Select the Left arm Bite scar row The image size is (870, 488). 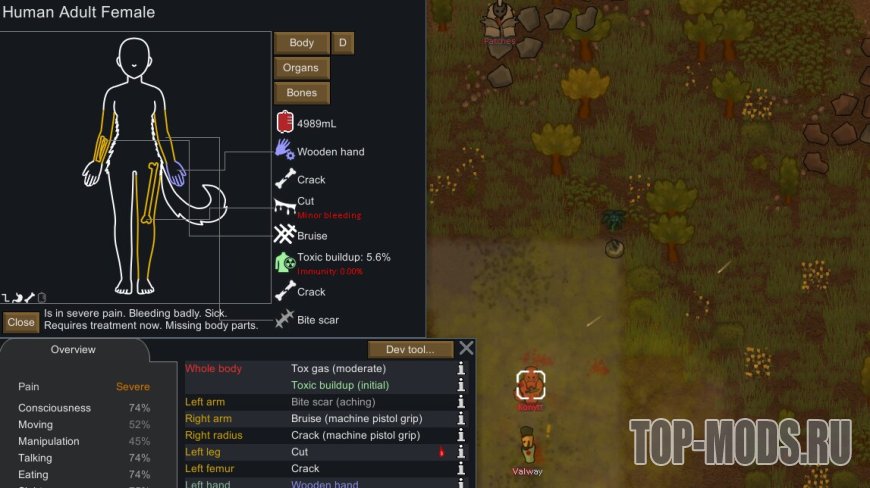(320, 402)
